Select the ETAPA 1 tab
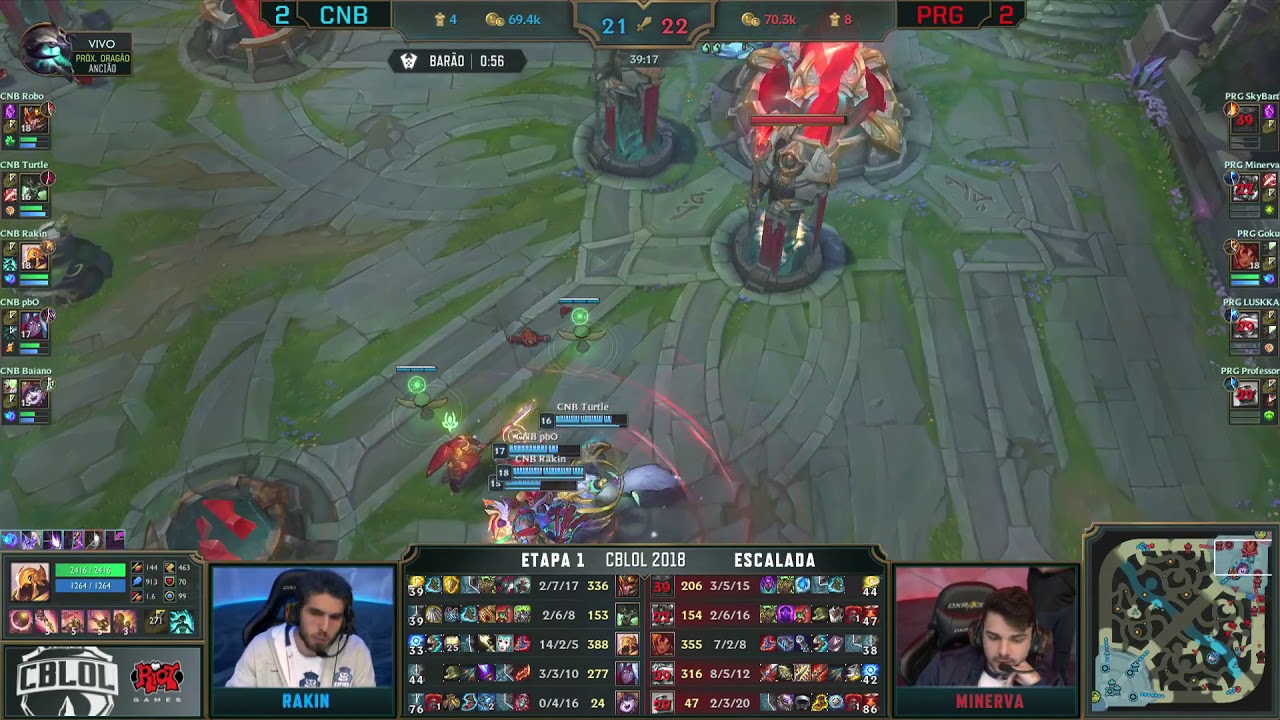Image resolution: width=1280 pixels, height=720 pixels. coord(553,560)
